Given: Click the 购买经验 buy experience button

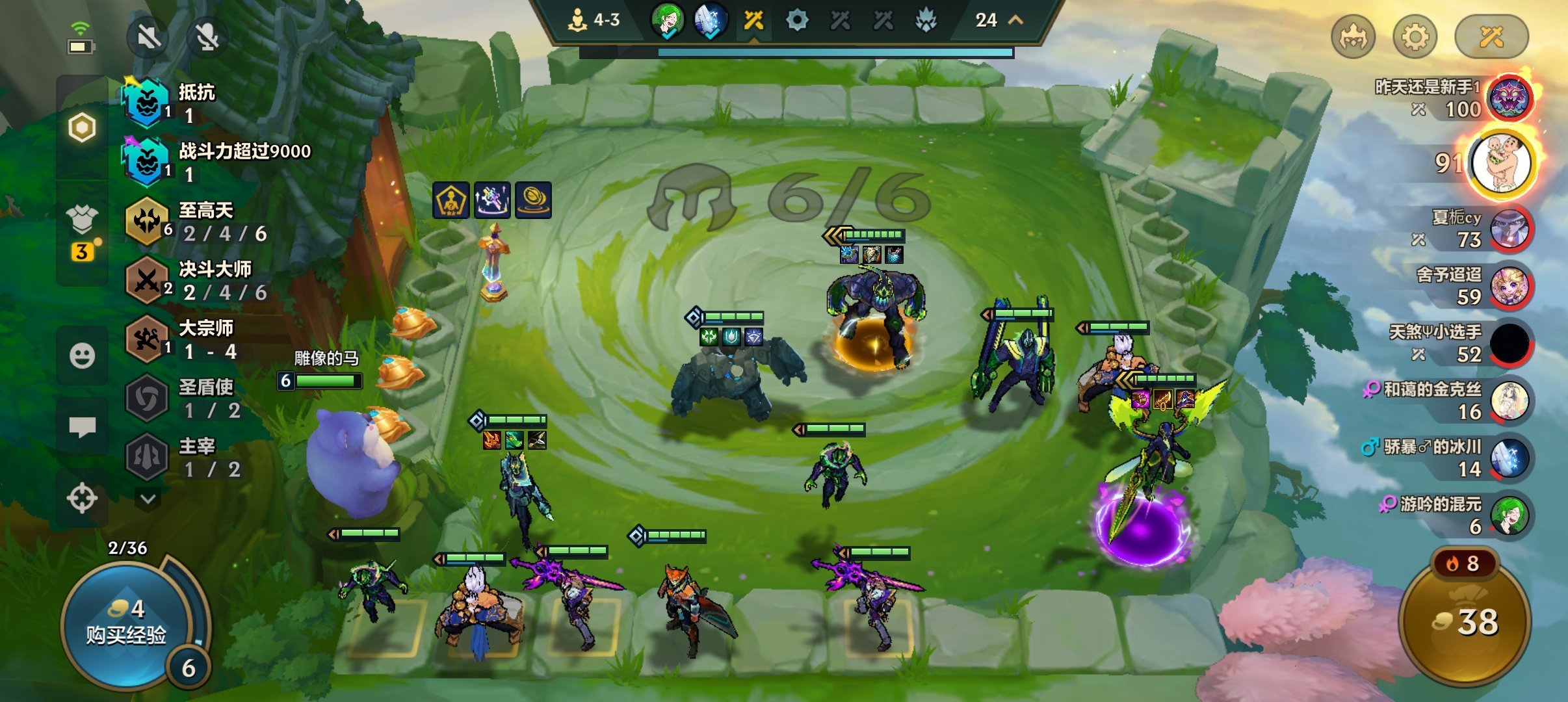Looking at the screenshot, I should [x=127, y=624].
